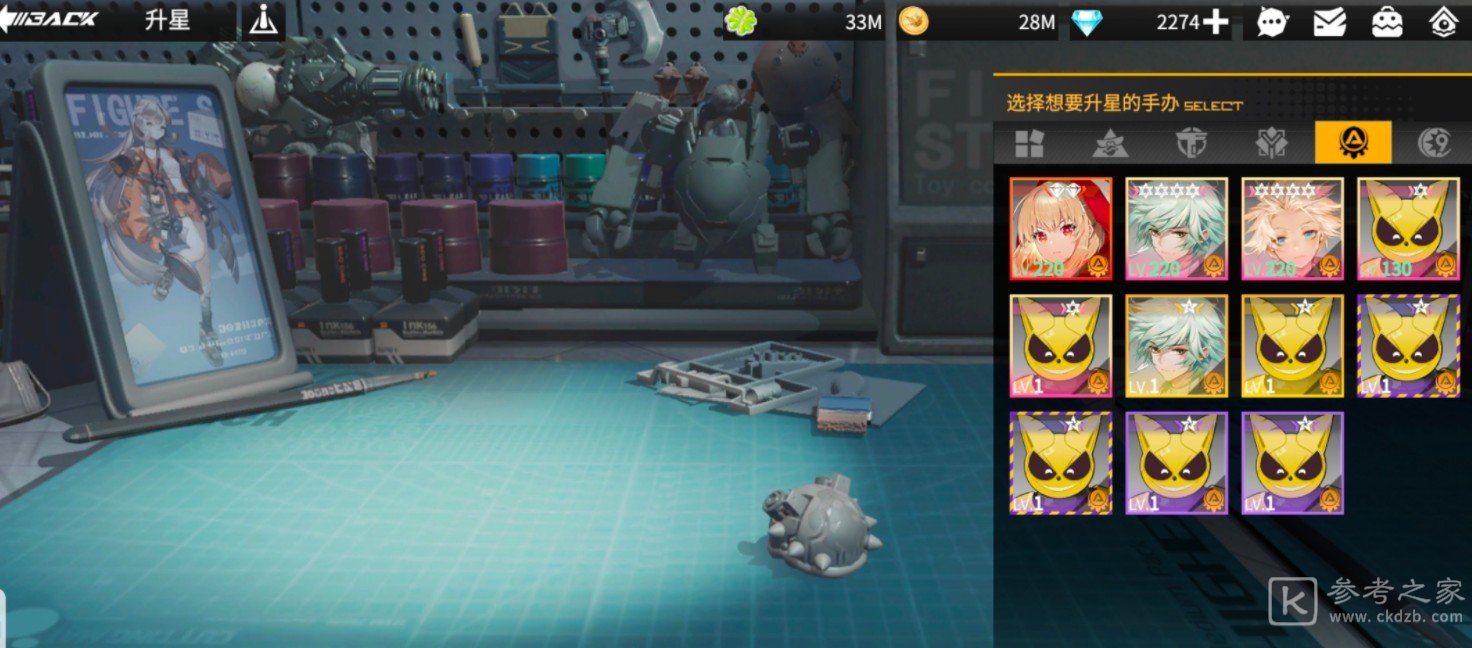Open the info icon beside 升星
1472x648 pixels.
(263, 20)
